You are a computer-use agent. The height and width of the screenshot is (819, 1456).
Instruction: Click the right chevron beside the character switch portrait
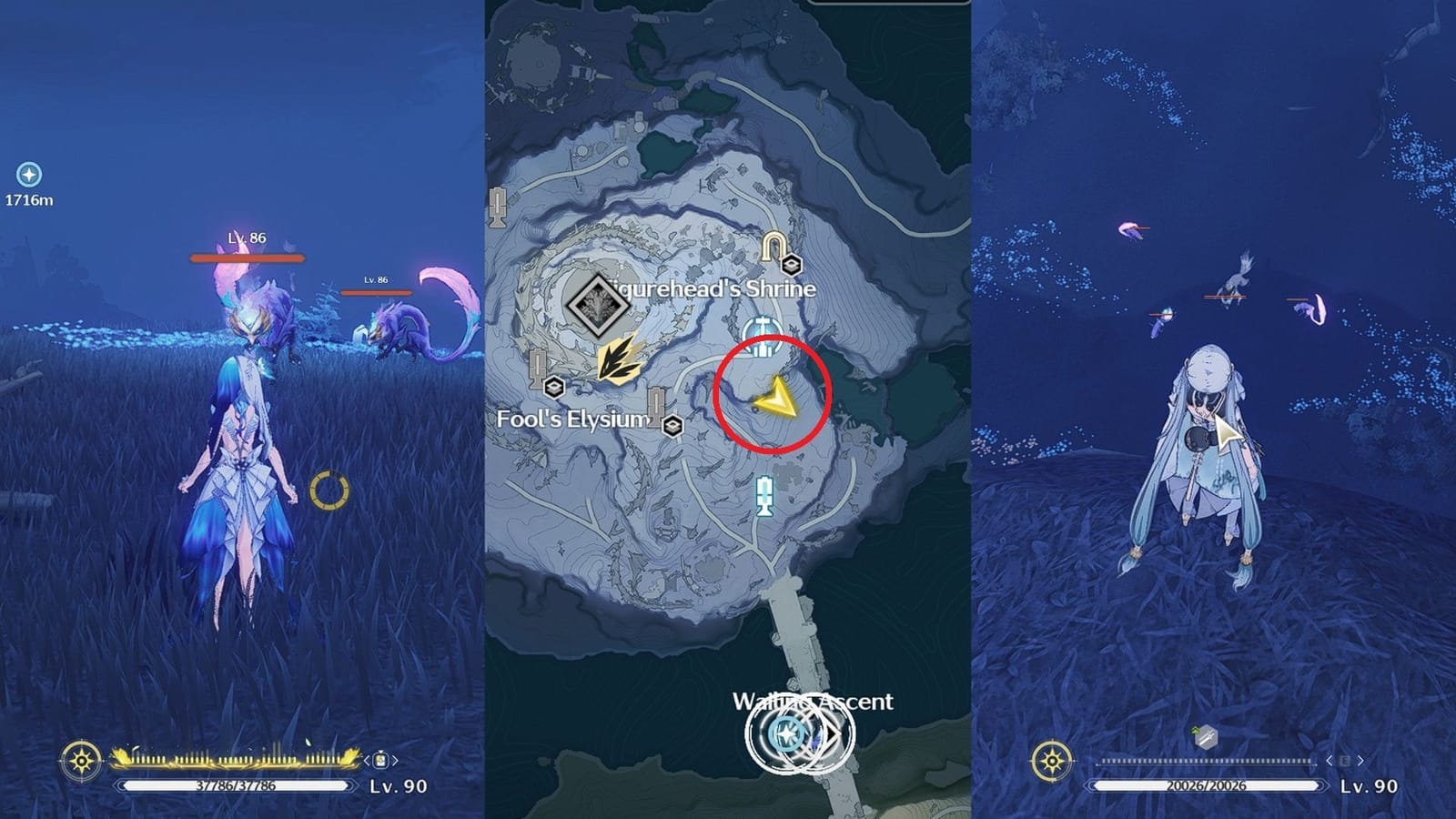click(x=394, y=761)
